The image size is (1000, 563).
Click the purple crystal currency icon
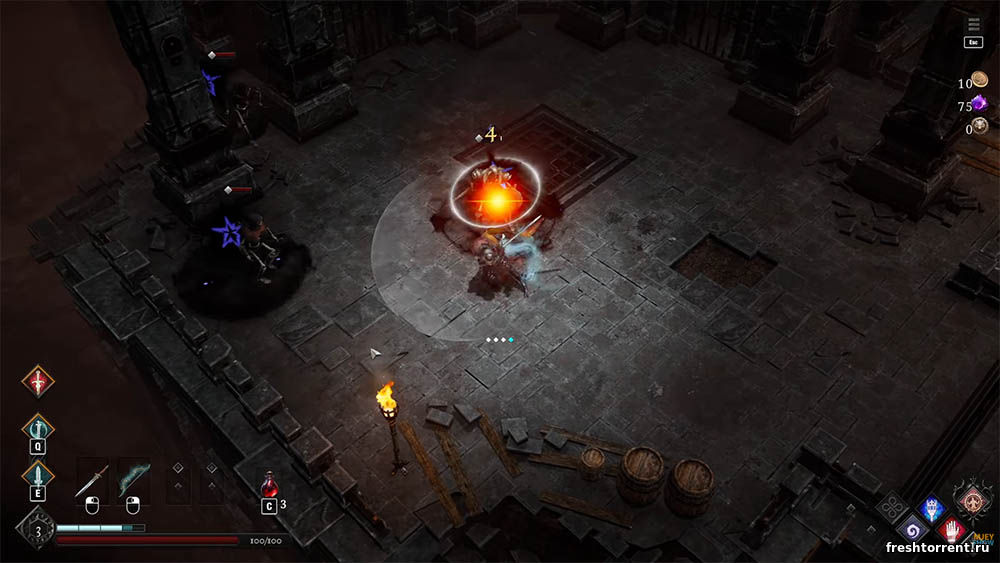979,104
